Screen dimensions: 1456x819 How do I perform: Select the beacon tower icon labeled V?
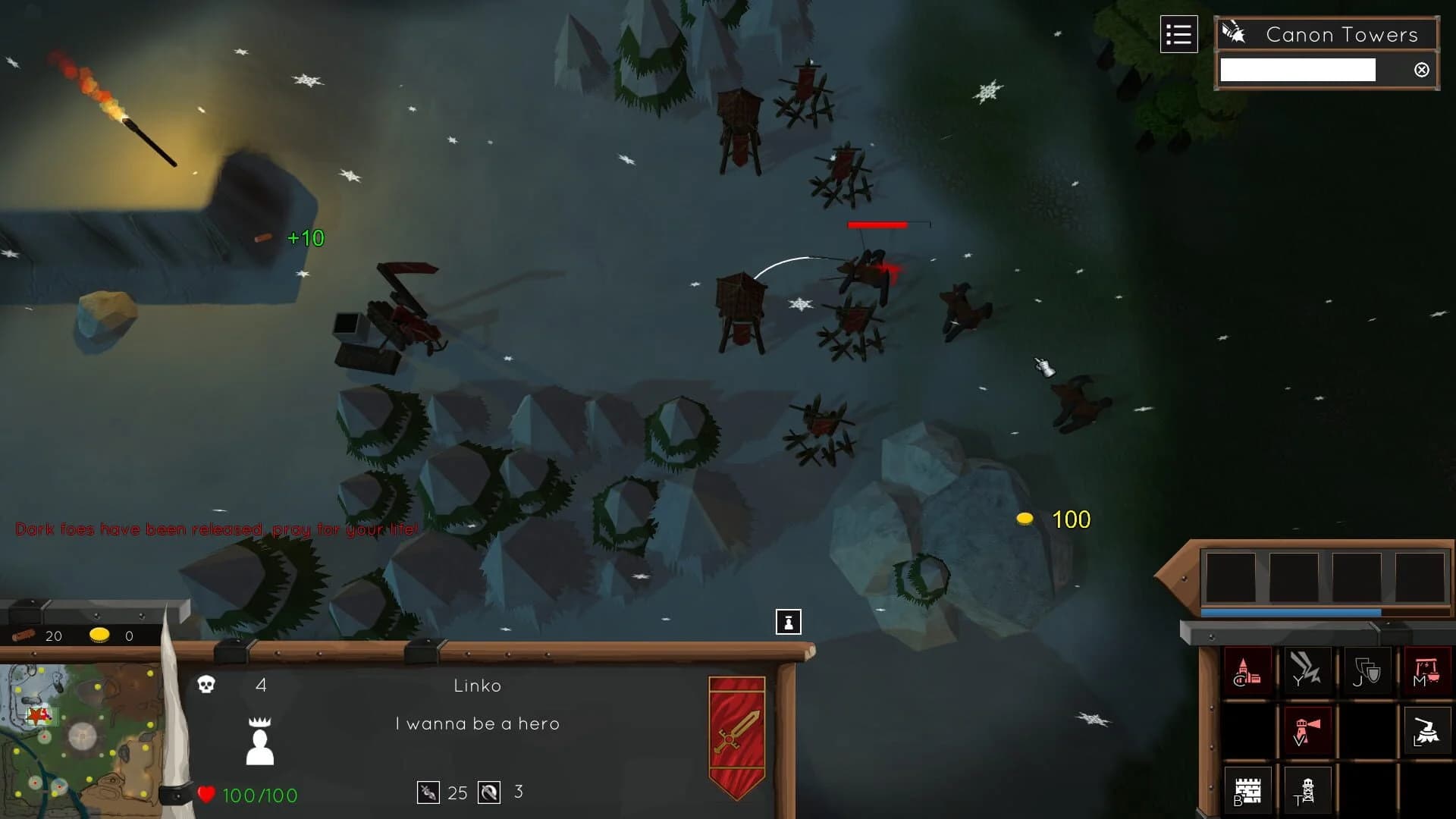tap(1307, 730)
